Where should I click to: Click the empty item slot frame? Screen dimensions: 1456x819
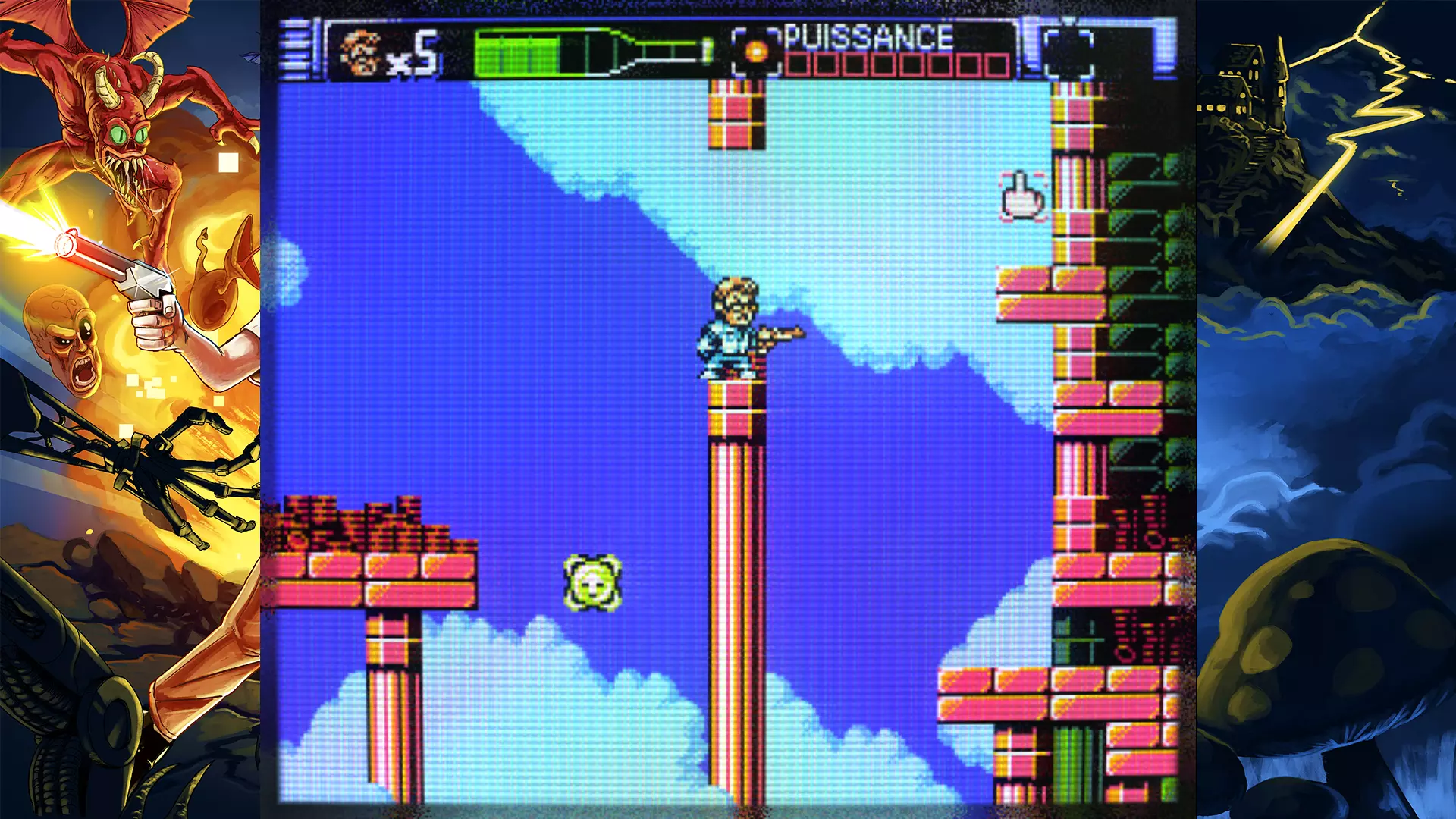(1068, 52)
